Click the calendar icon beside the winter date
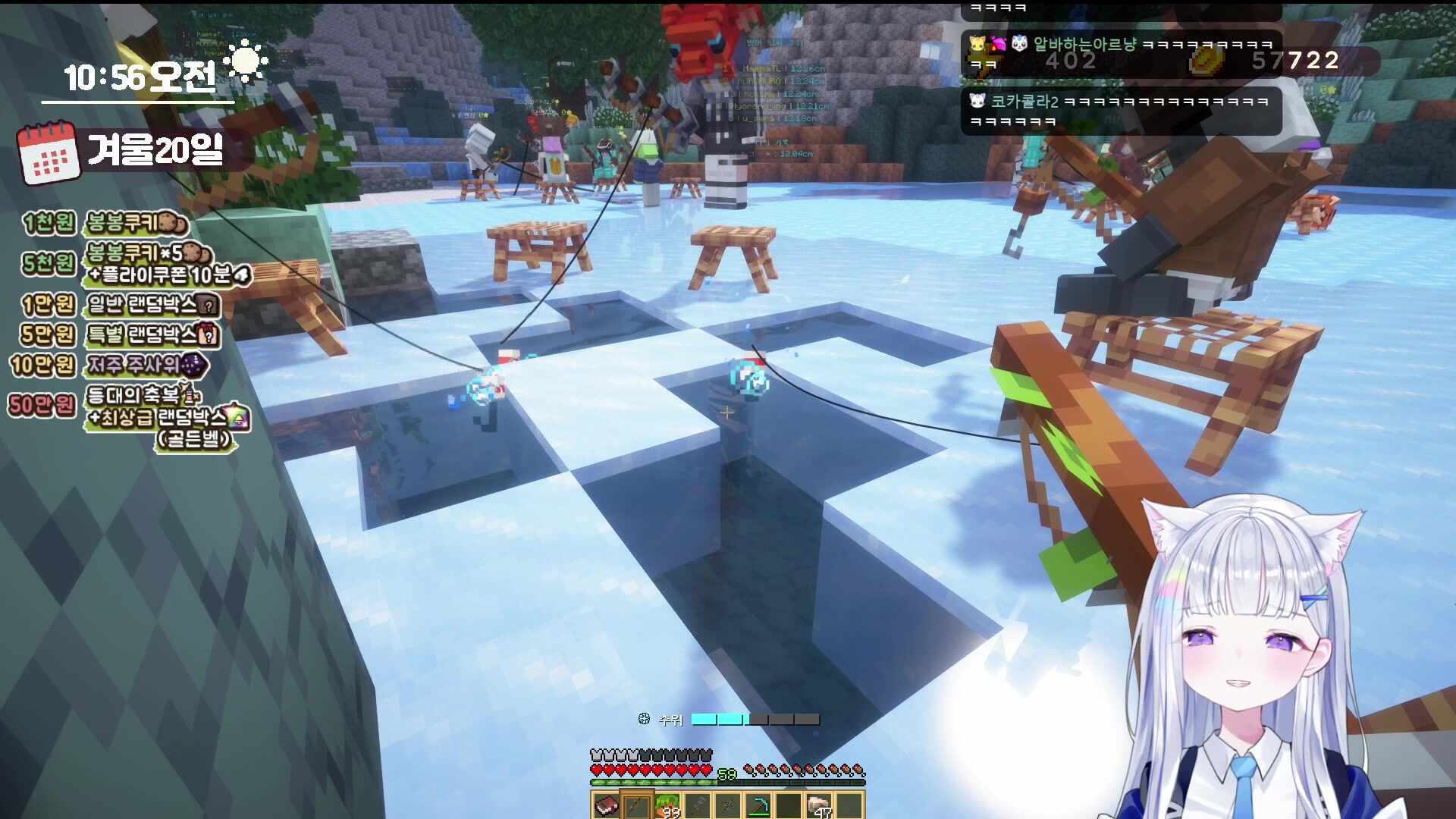1456x819 pixels. tap(49, 152)
